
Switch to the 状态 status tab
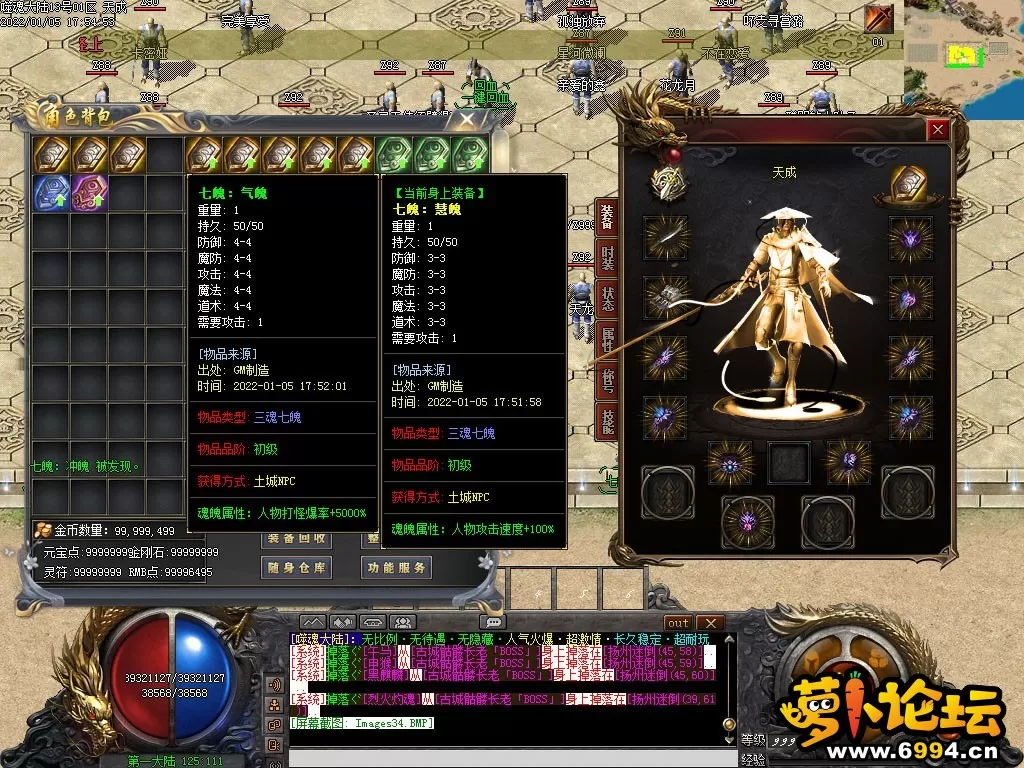pyautogui.click(x=607, y=298)
